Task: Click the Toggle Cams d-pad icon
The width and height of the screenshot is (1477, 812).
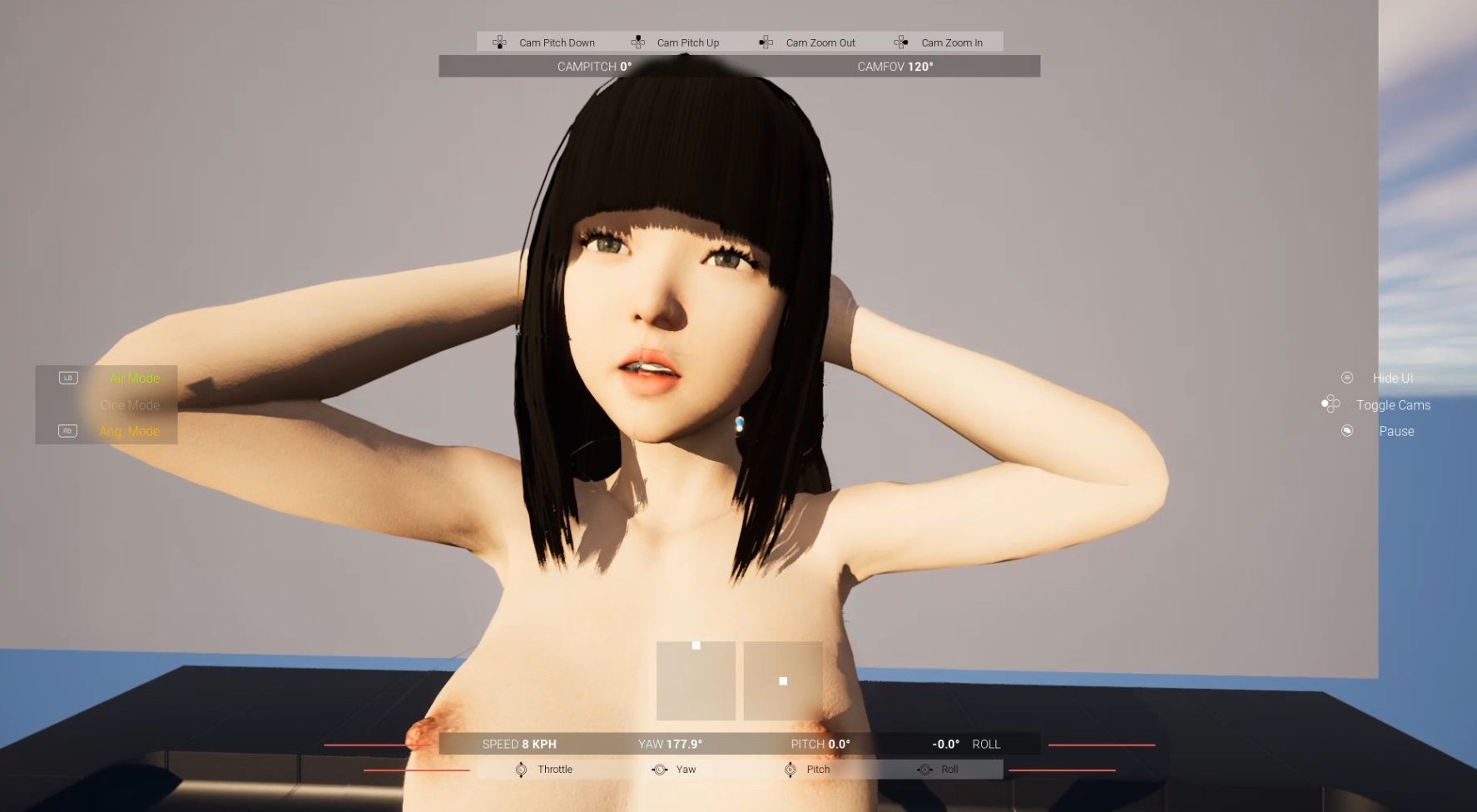Action: click(1330, 404)
